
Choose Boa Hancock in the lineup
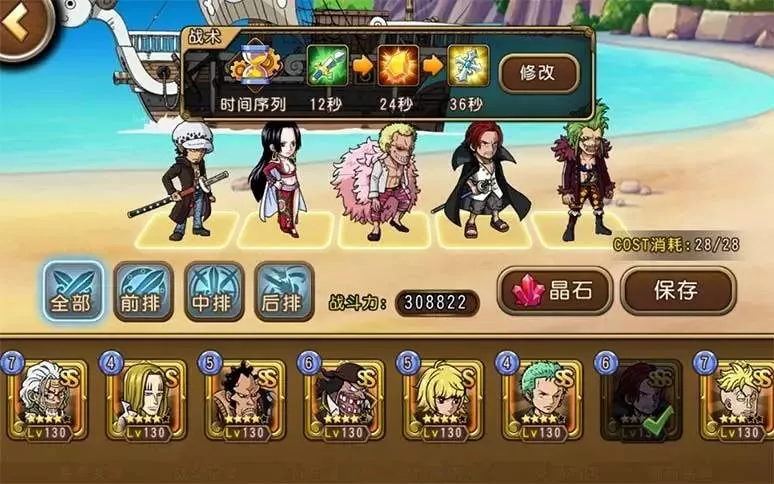pyautogui.click(x=277, y=180)
